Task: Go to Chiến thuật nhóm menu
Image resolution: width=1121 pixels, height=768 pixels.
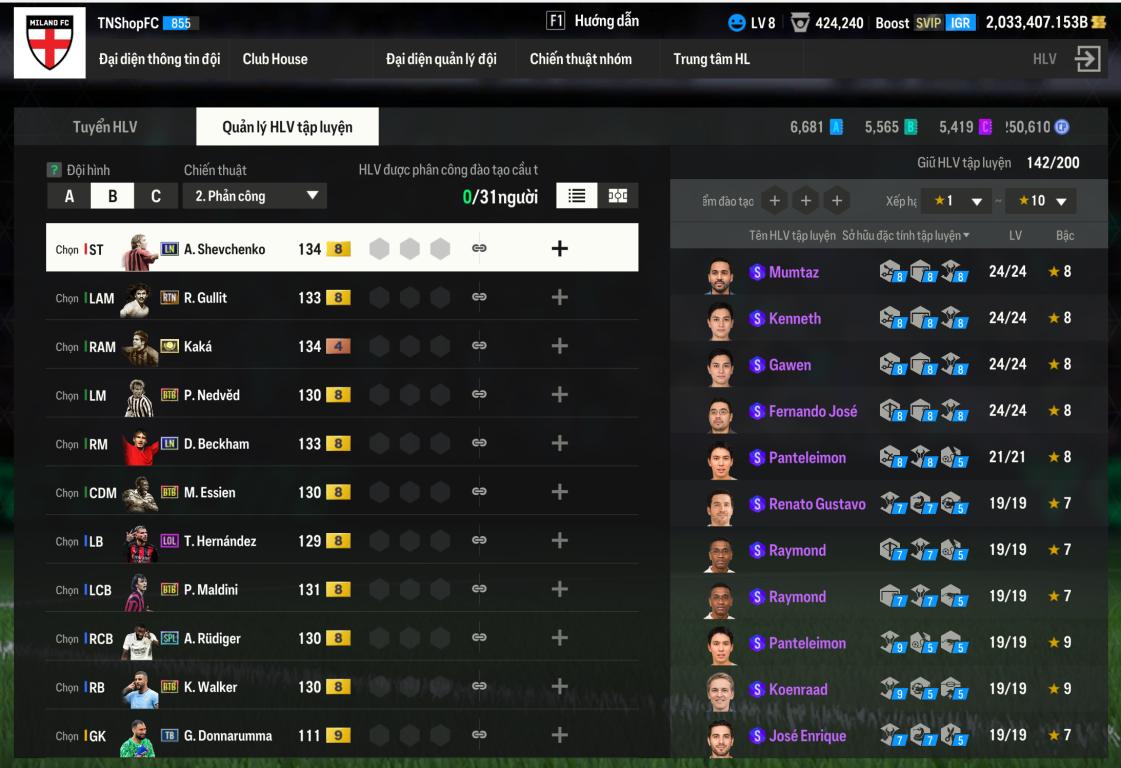Action: coord(580,59)
